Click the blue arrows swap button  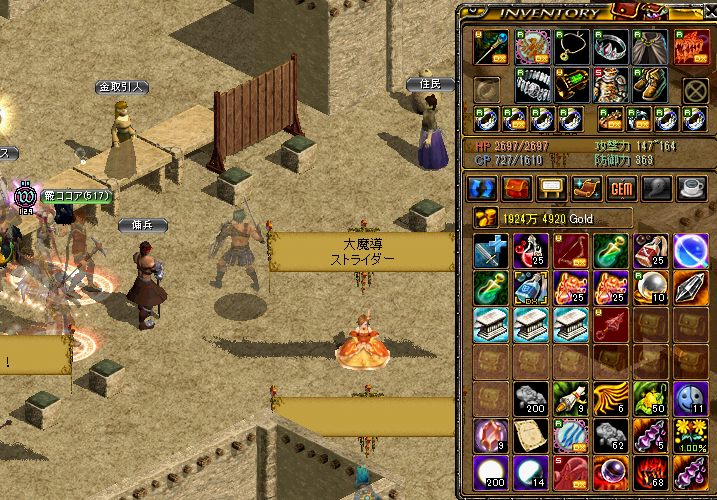point(483,188)
